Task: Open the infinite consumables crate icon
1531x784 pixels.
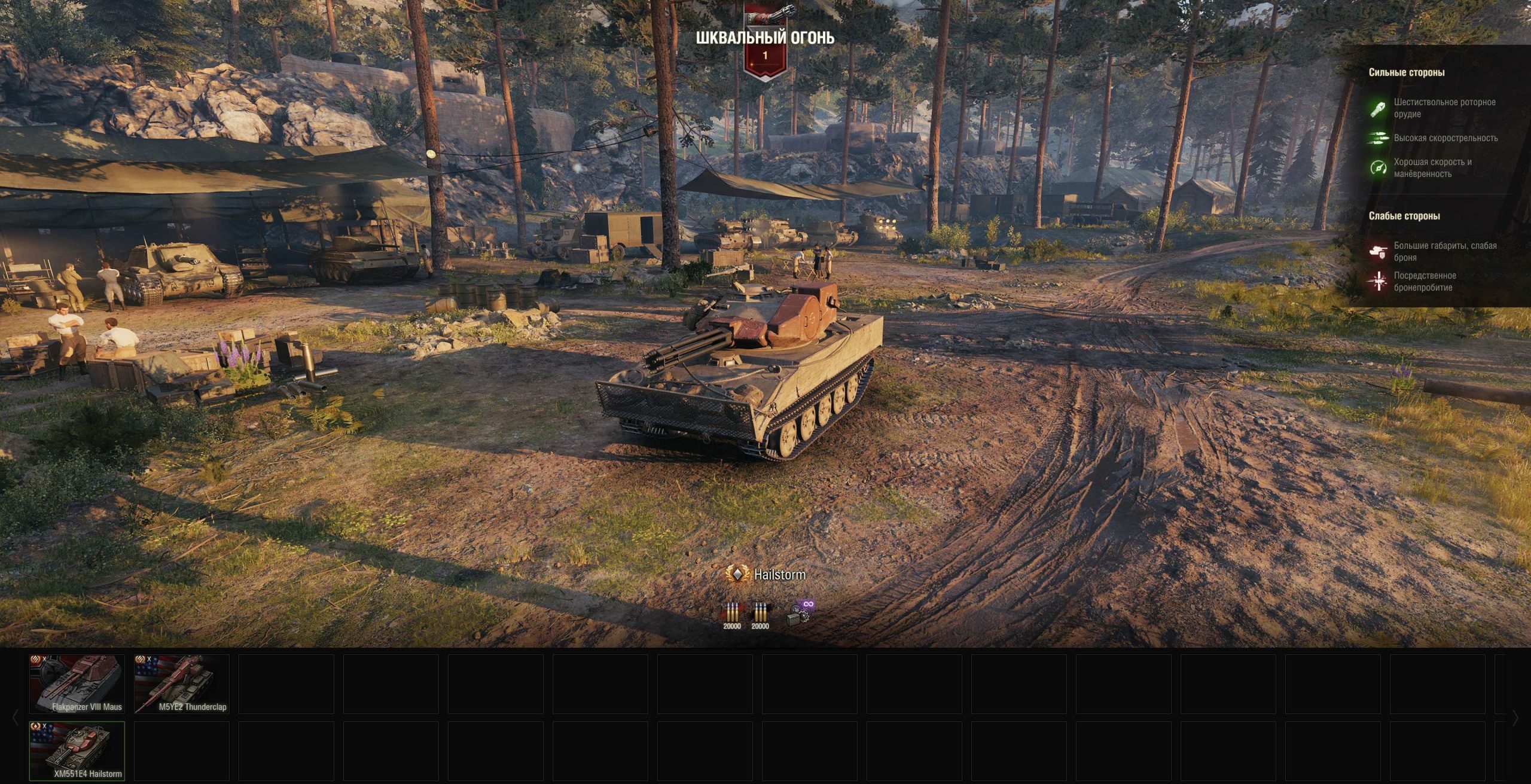Action: (x=801, y=614)
